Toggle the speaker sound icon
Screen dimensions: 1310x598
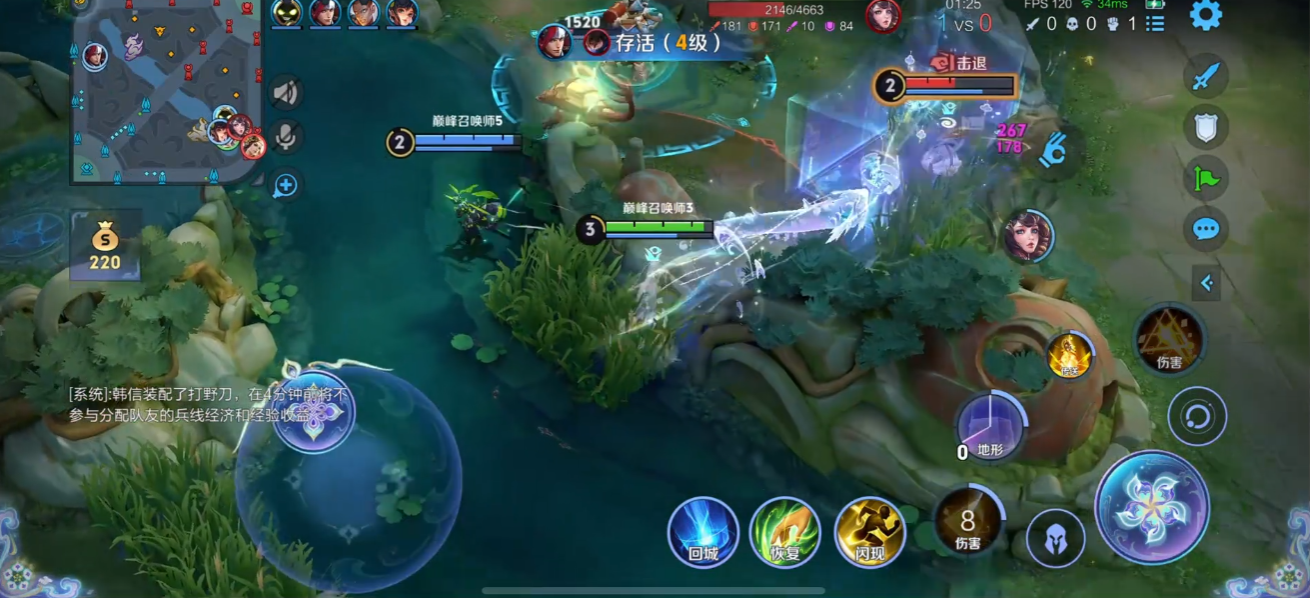click(286, 93)
